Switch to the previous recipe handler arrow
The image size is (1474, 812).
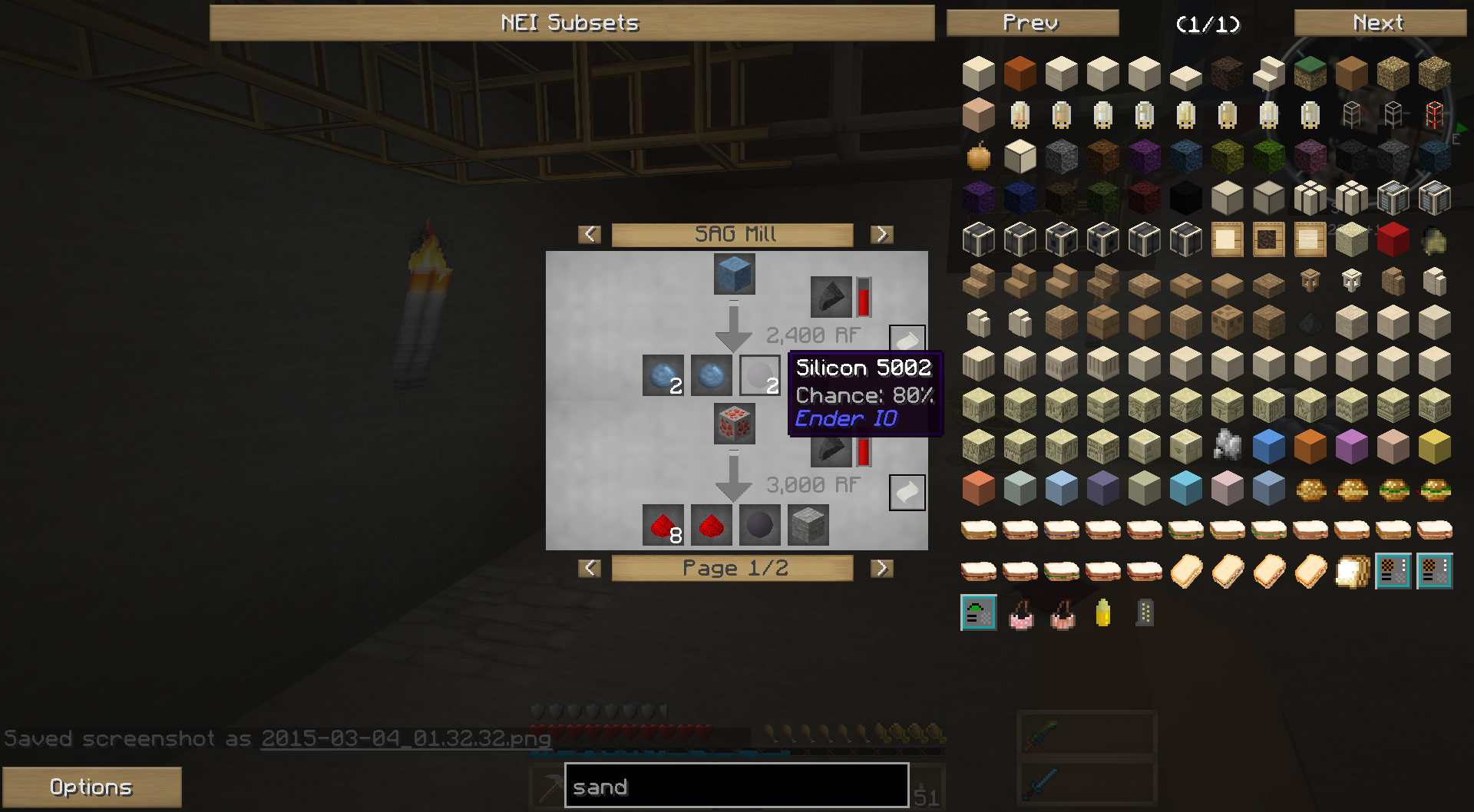pyautogui.click(x=590, y=234)
